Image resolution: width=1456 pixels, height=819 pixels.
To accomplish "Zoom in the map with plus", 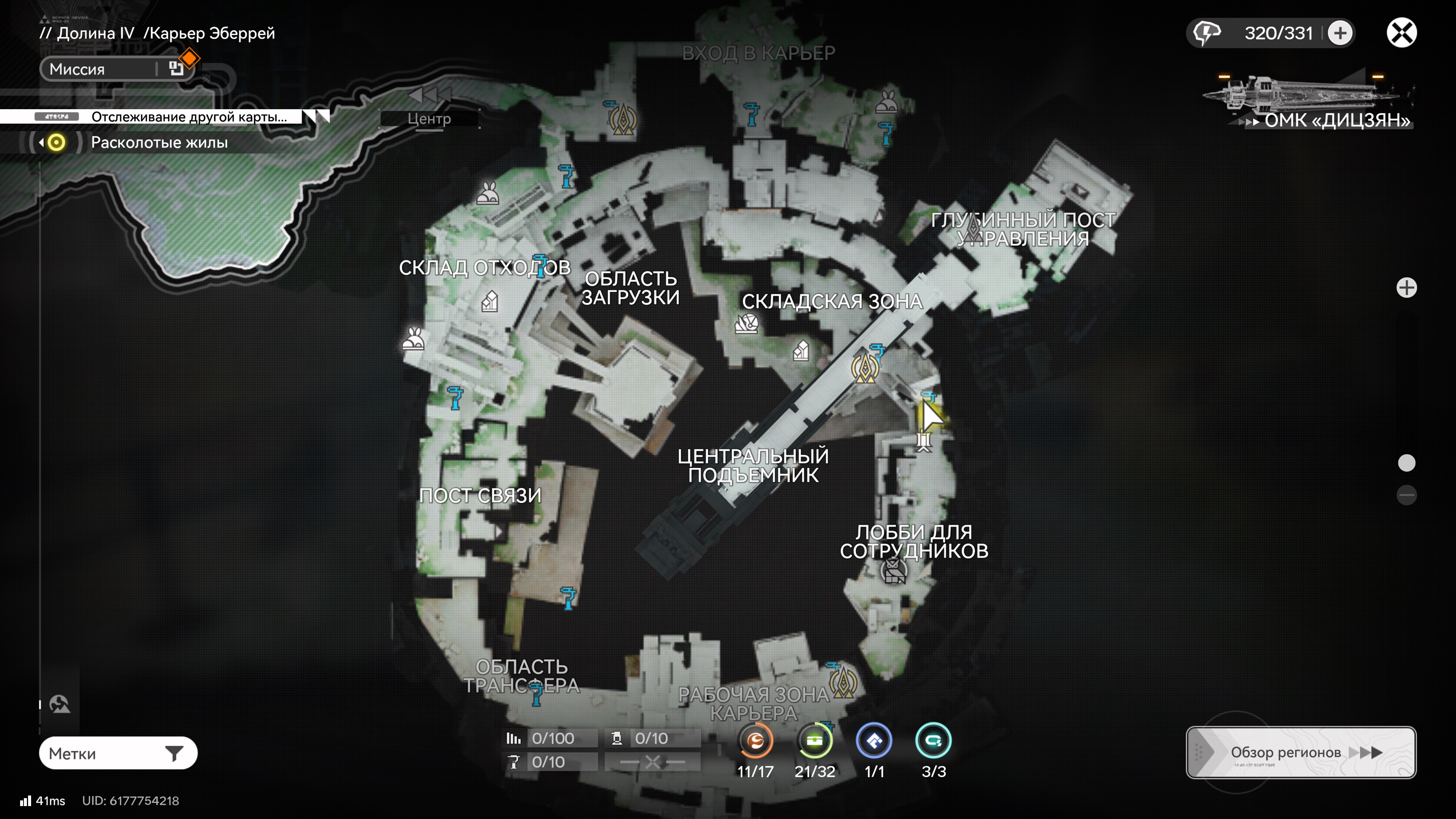I will 1406,288.
